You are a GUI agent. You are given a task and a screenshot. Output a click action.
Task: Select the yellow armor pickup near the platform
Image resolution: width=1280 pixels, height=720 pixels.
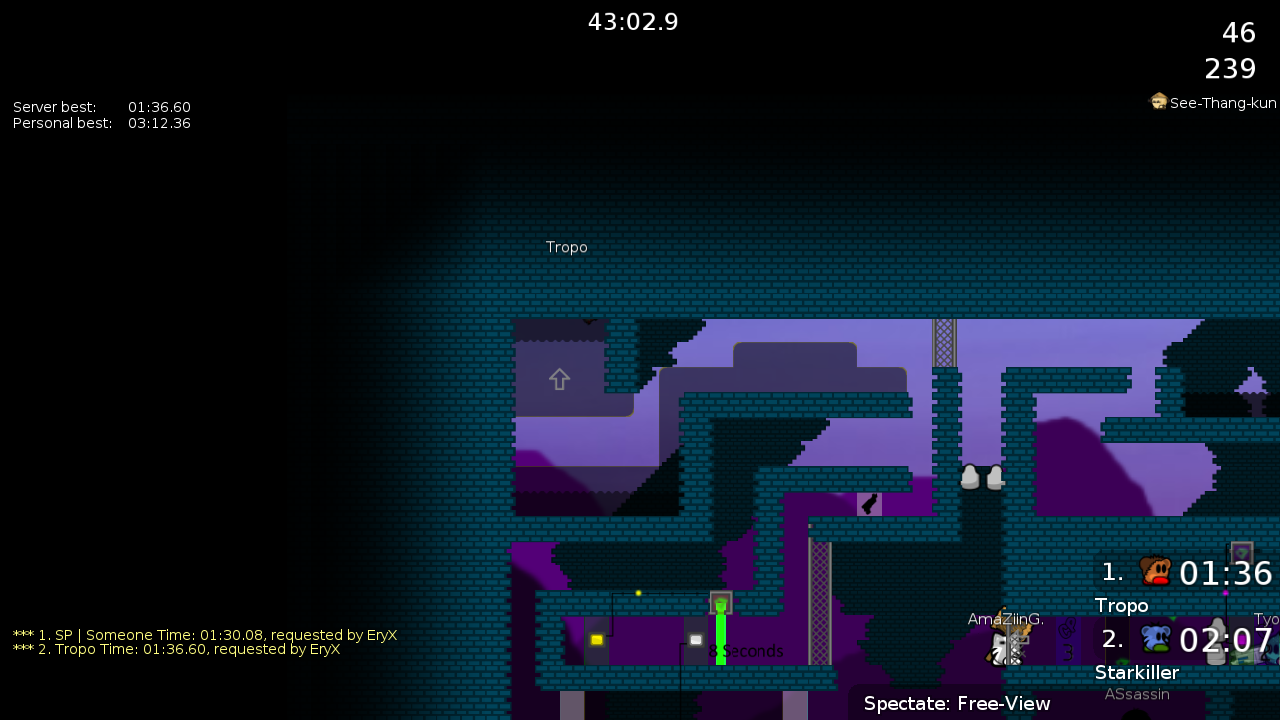(595, 638)
